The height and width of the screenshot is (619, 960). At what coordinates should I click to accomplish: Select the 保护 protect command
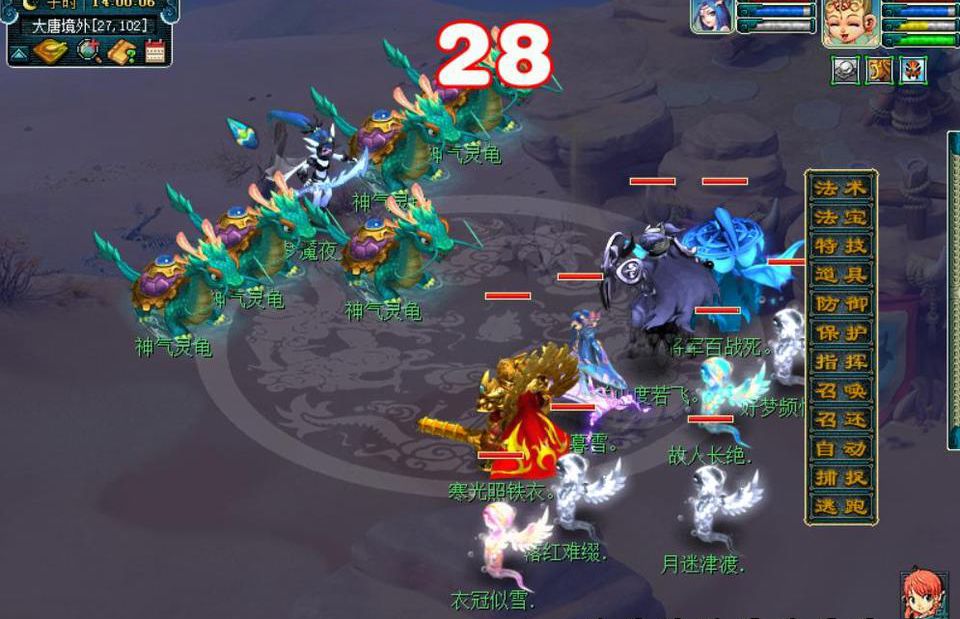(x=841, y=333)
